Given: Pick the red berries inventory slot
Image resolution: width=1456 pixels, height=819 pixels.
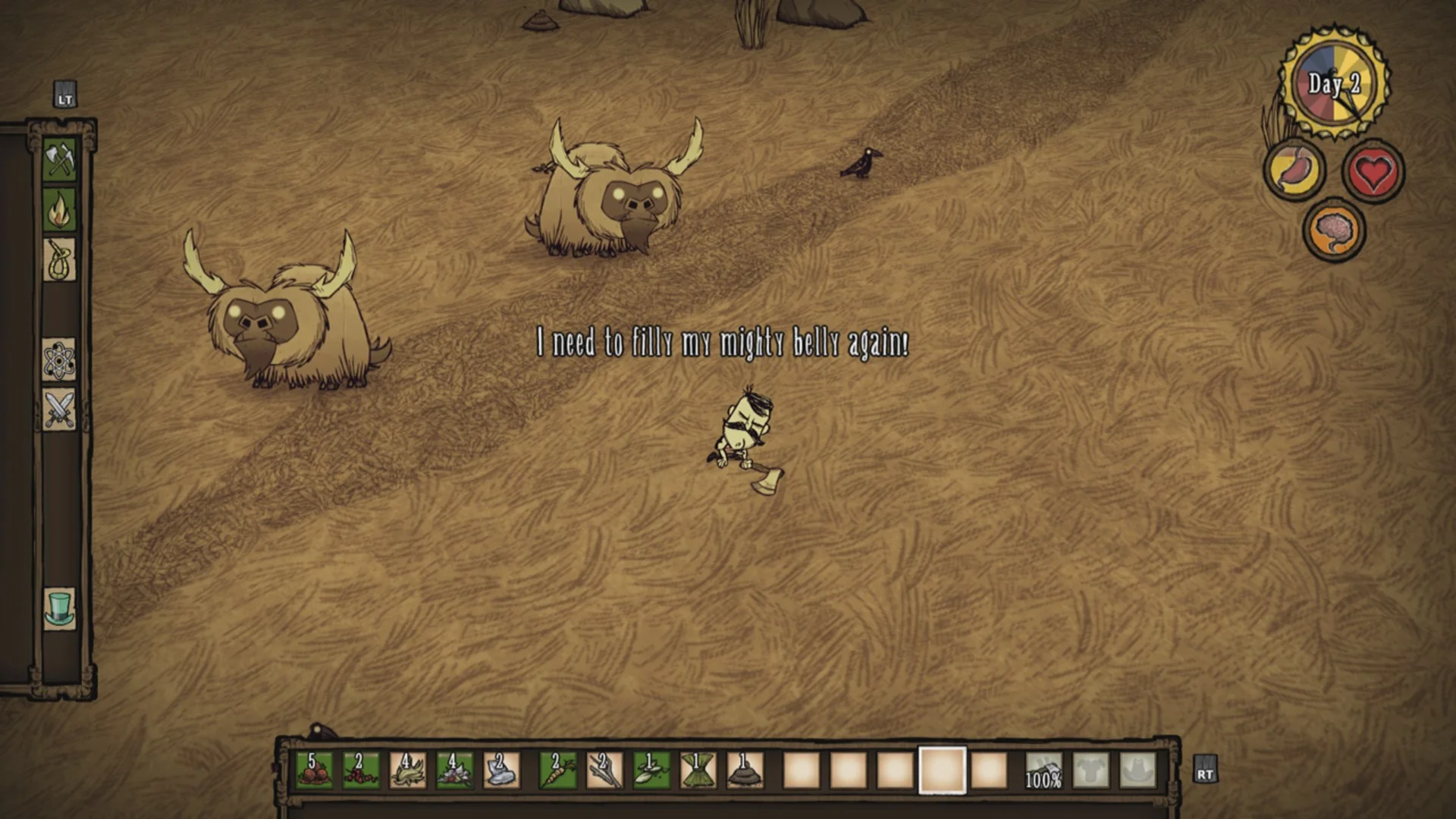Looking at the screenshot, I should click(360, 770).
